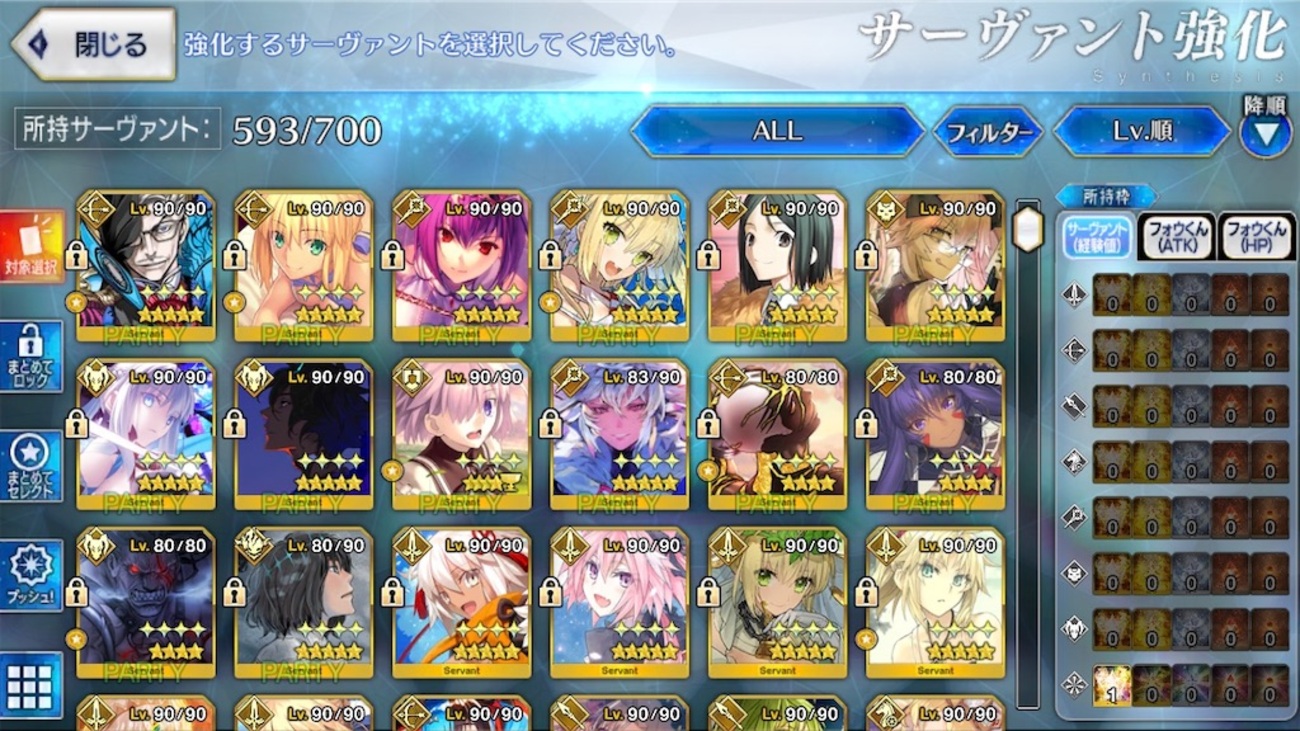Pick the pink-haired shielder servant card

click(x=462, y=434)
